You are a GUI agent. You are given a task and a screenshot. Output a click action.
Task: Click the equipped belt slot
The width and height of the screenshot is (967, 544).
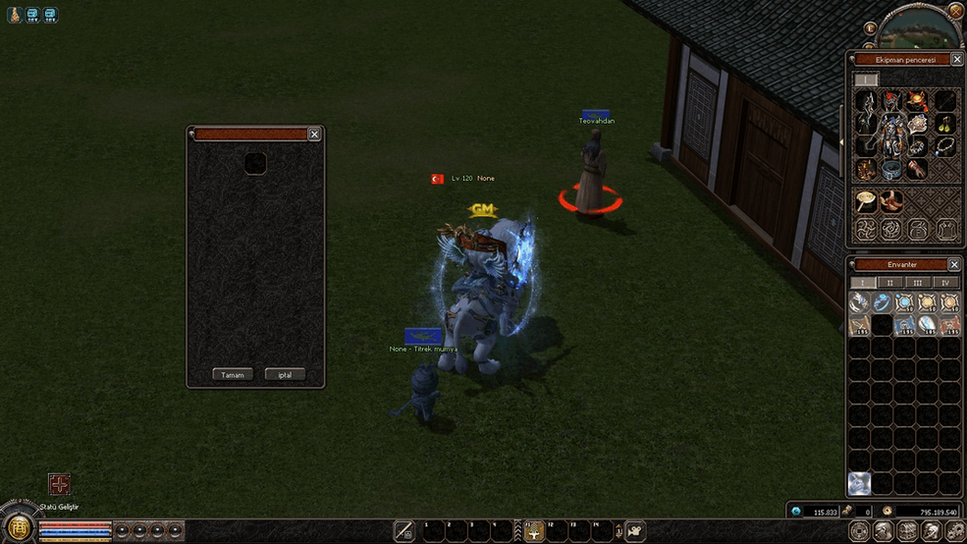pyautogui.click(x=892, y=169)
